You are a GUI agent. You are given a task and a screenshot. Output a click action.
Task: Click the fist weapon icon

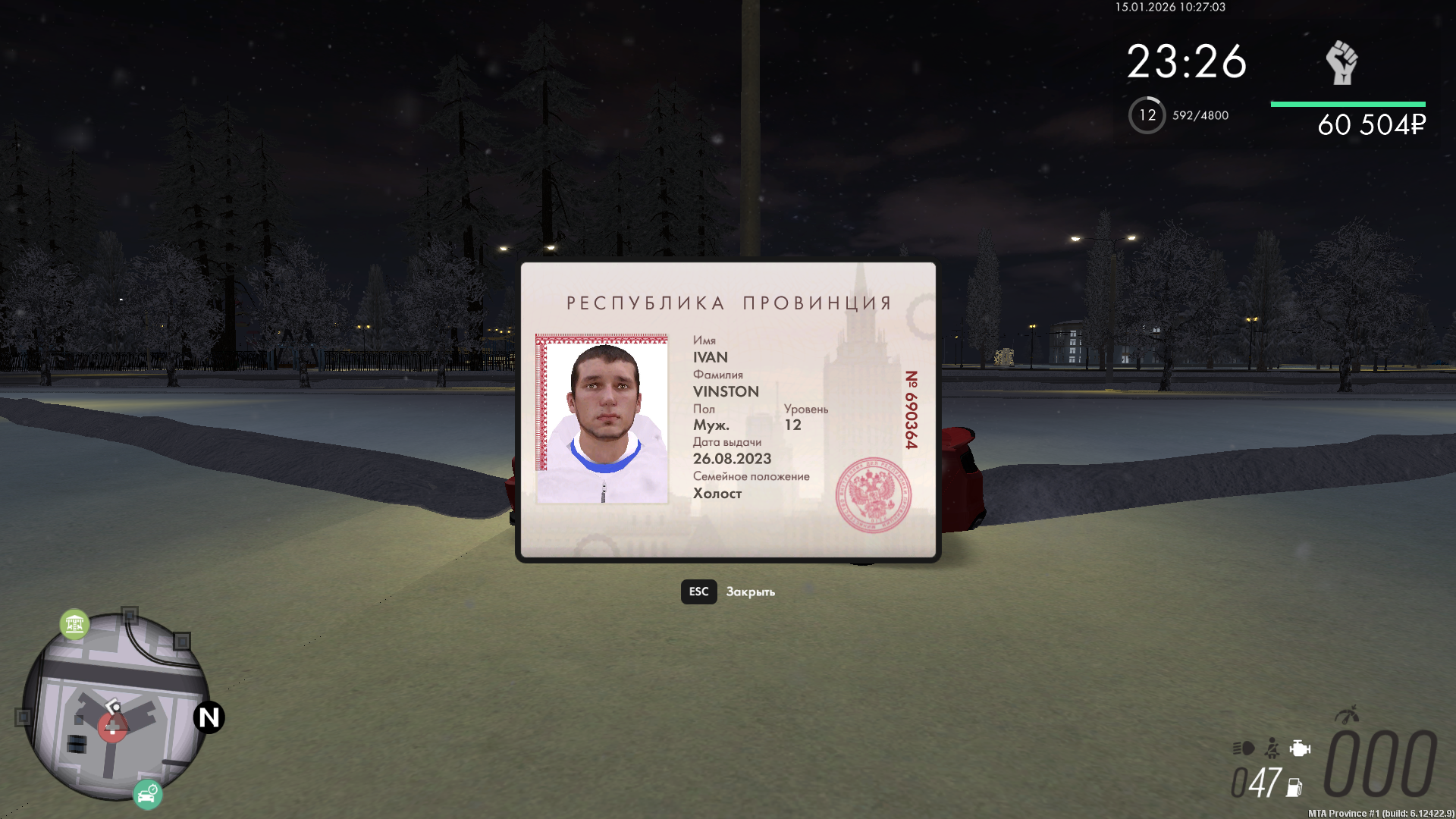pyautogui.click(x=1341, y=62)
